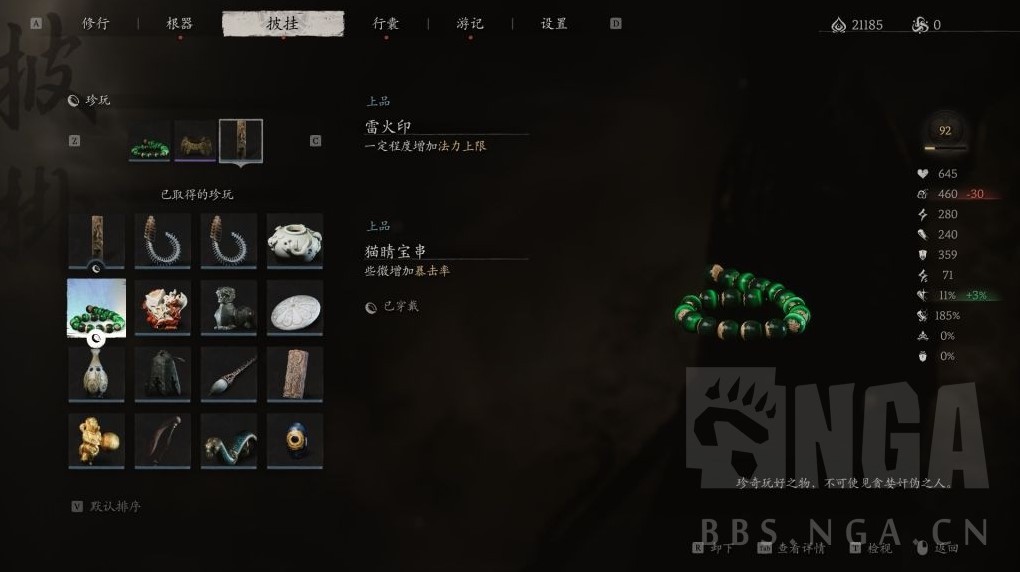Select the dark curved horn curio
The width and height of the screenshot is (1020, 572).
click(x=163, y=440)
